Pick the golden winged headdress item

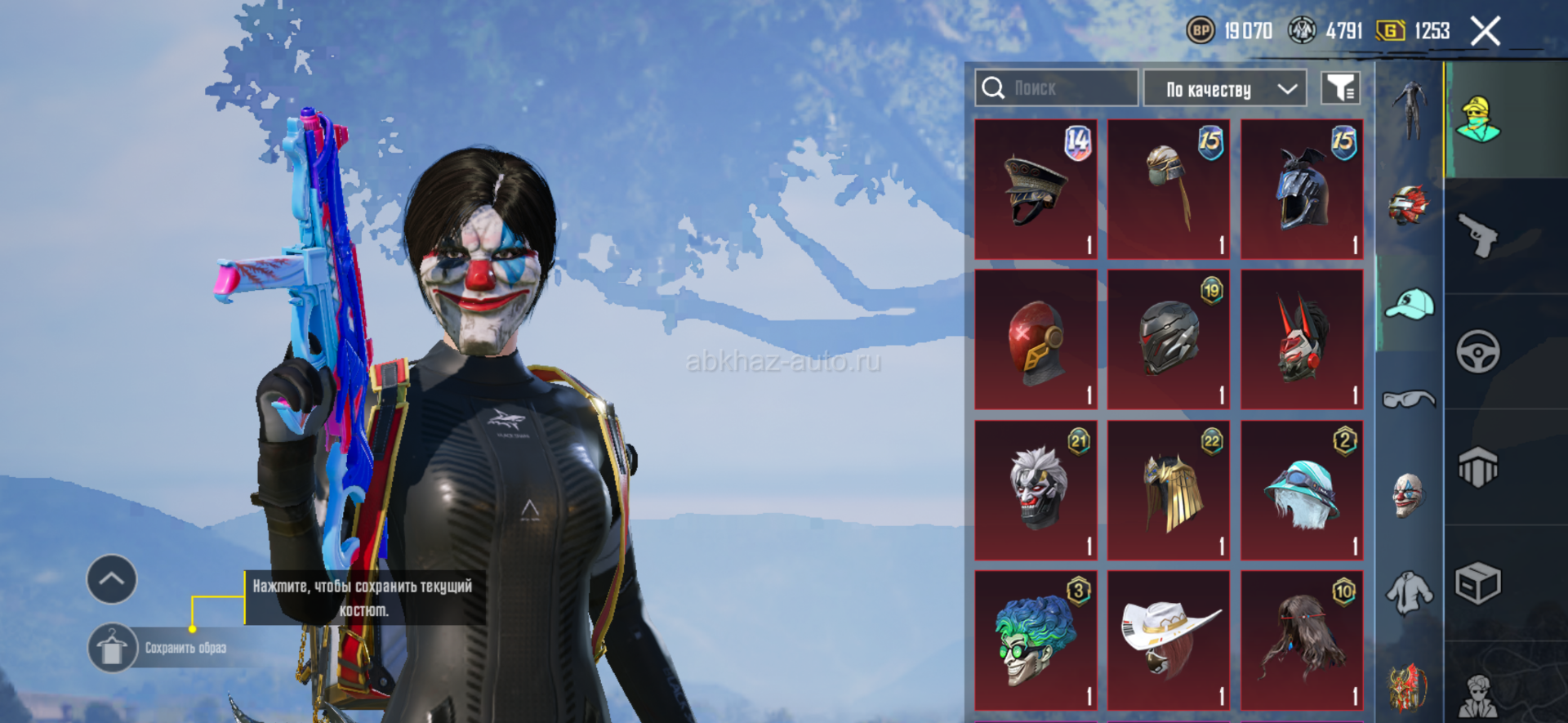click(x=1169, y=490)
